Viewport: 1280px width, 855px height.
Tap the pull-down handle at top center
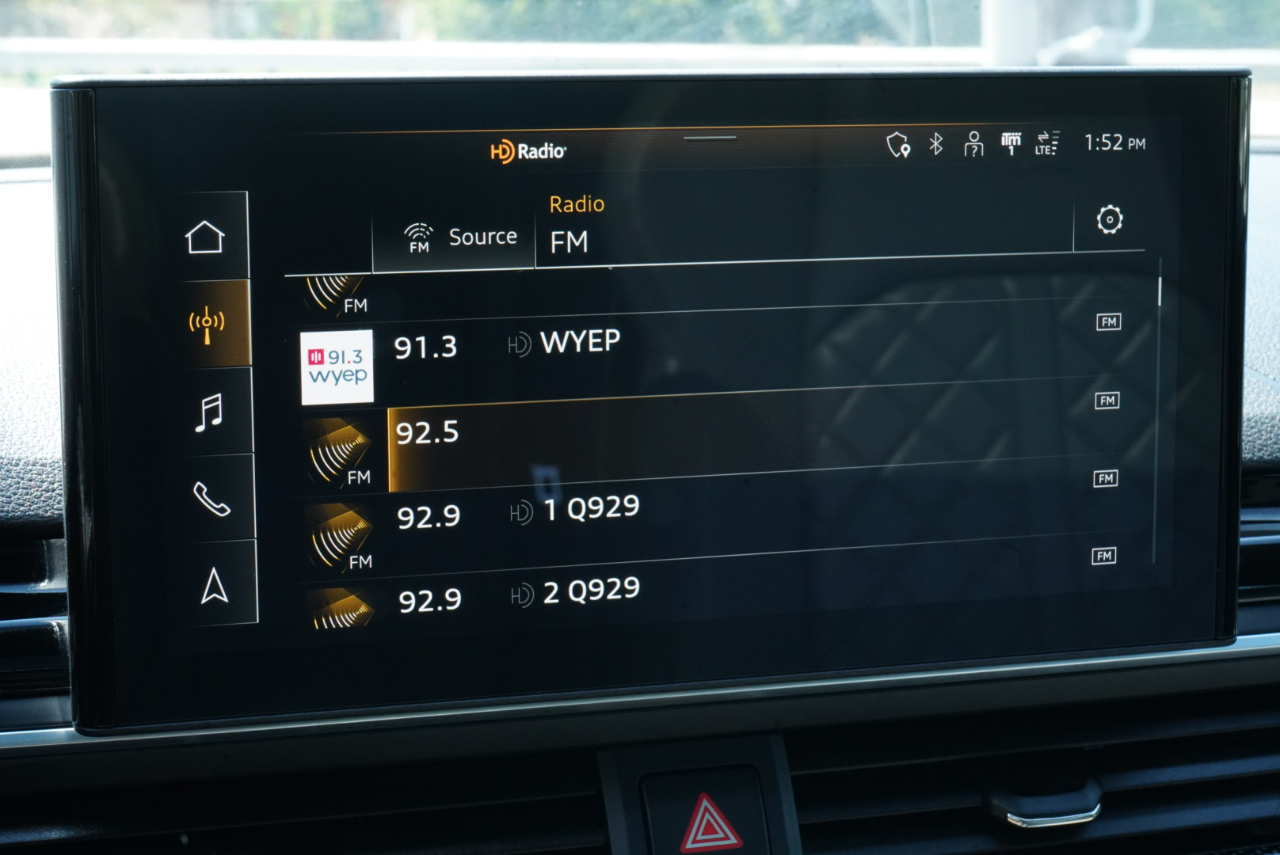point(711,138)
